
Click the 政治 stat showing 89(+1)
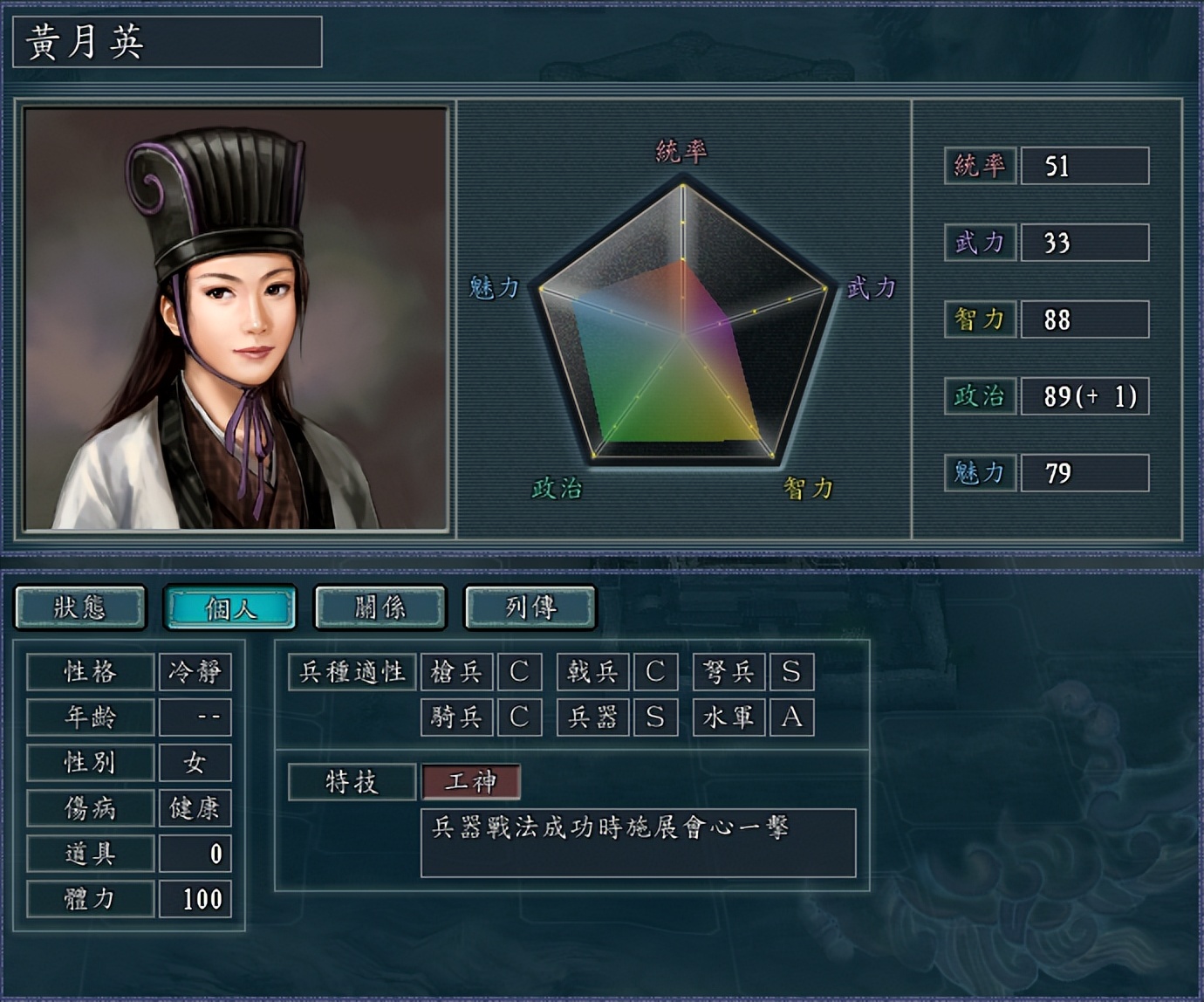[1084, 397]
